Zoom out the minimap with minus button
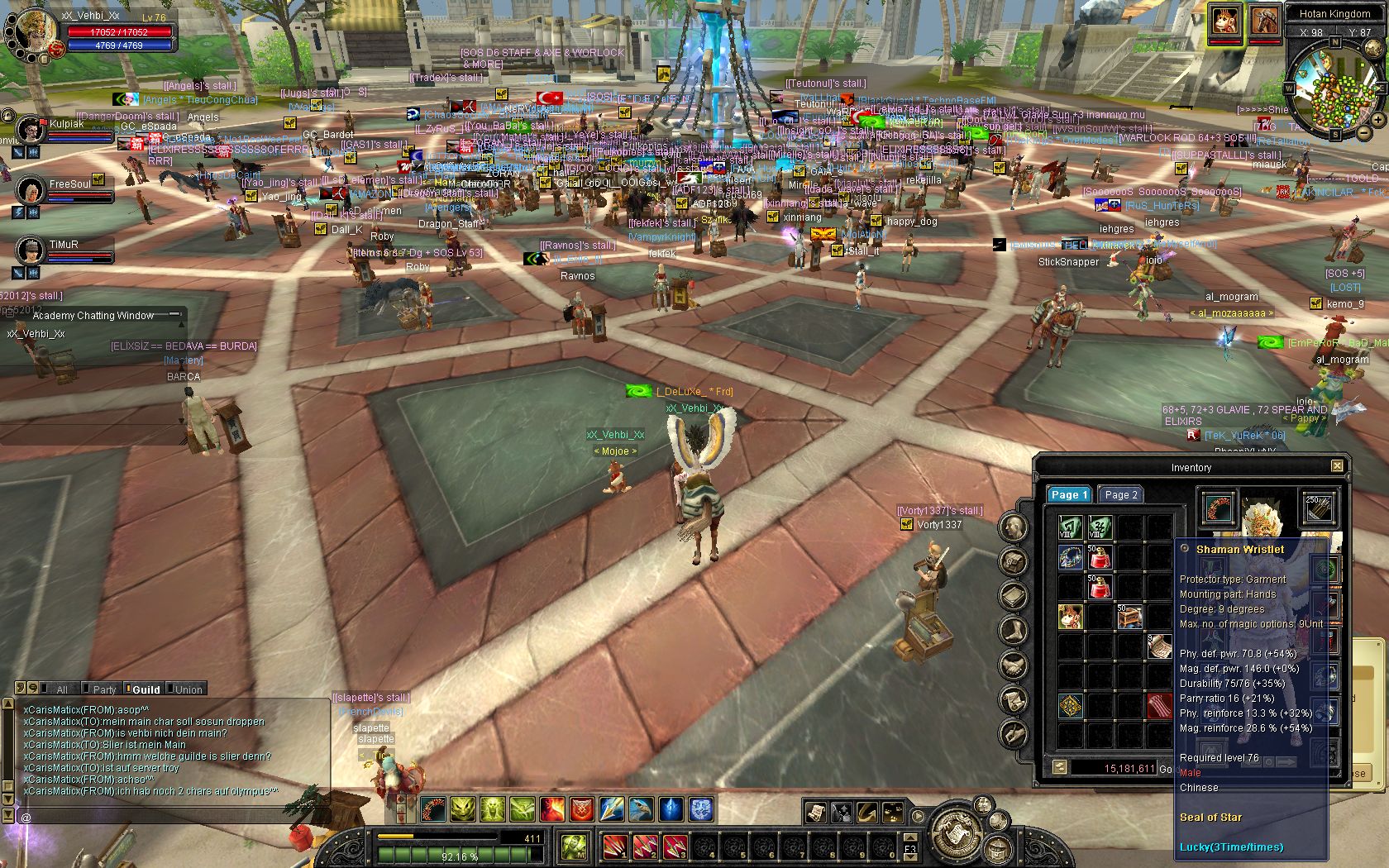 tap(1364, 135)
